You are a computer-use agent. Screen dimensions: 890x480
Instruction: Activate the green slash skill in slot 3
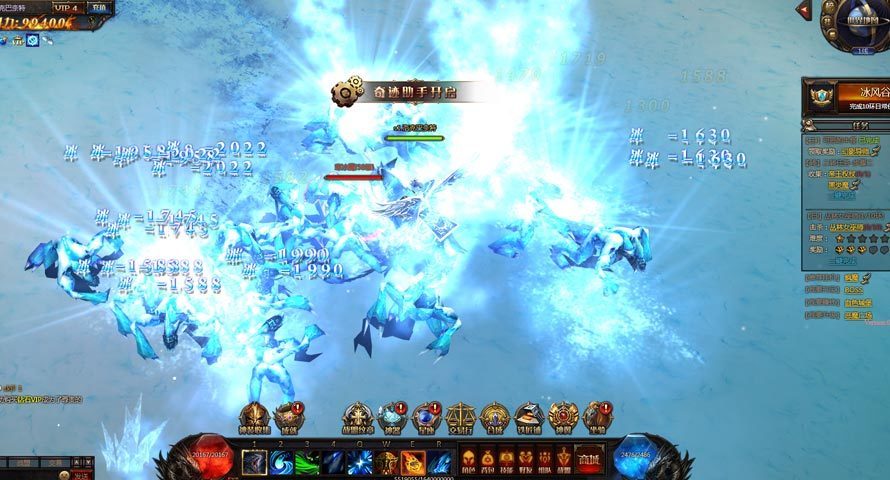[307, 462]
